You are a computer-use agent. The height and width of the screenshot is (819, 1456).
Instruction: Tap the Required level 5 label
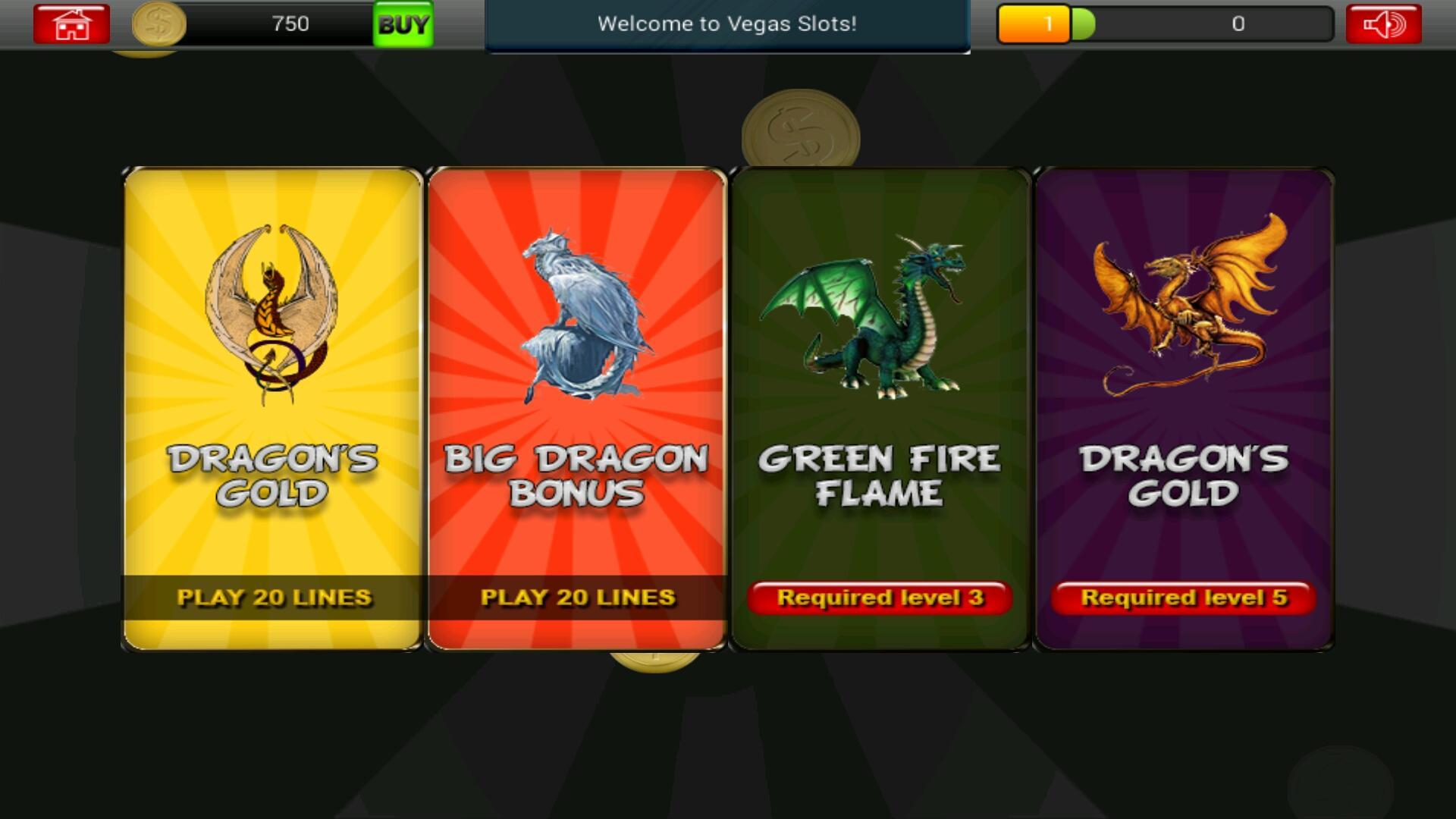[1183, 598]
